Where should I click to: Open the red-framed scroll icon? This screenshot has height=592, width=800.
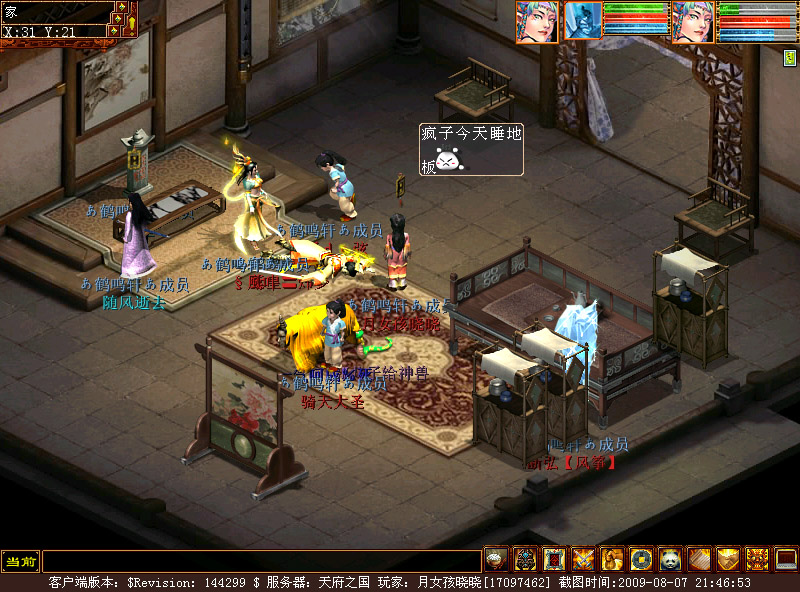coord(553,559)
